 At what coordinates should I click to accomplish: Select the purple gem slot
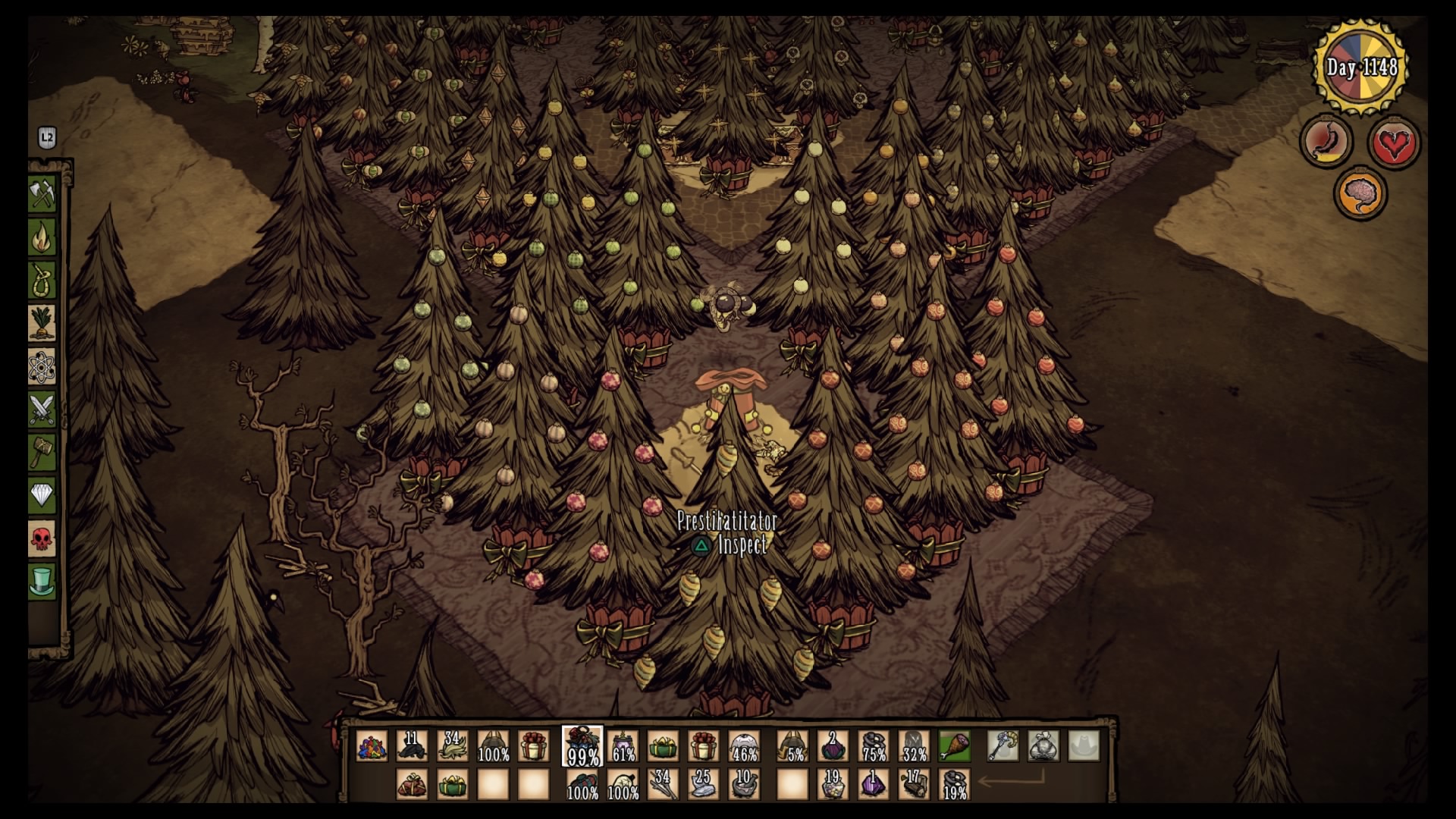click(873, 784)
